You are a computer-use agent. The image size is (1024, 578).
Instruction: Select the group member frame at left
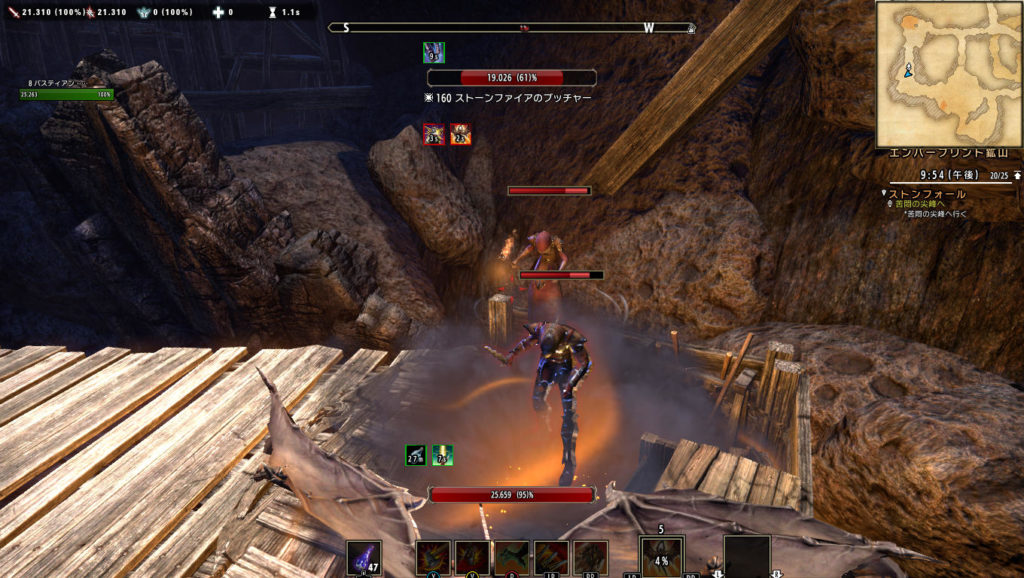click(66, 90)
